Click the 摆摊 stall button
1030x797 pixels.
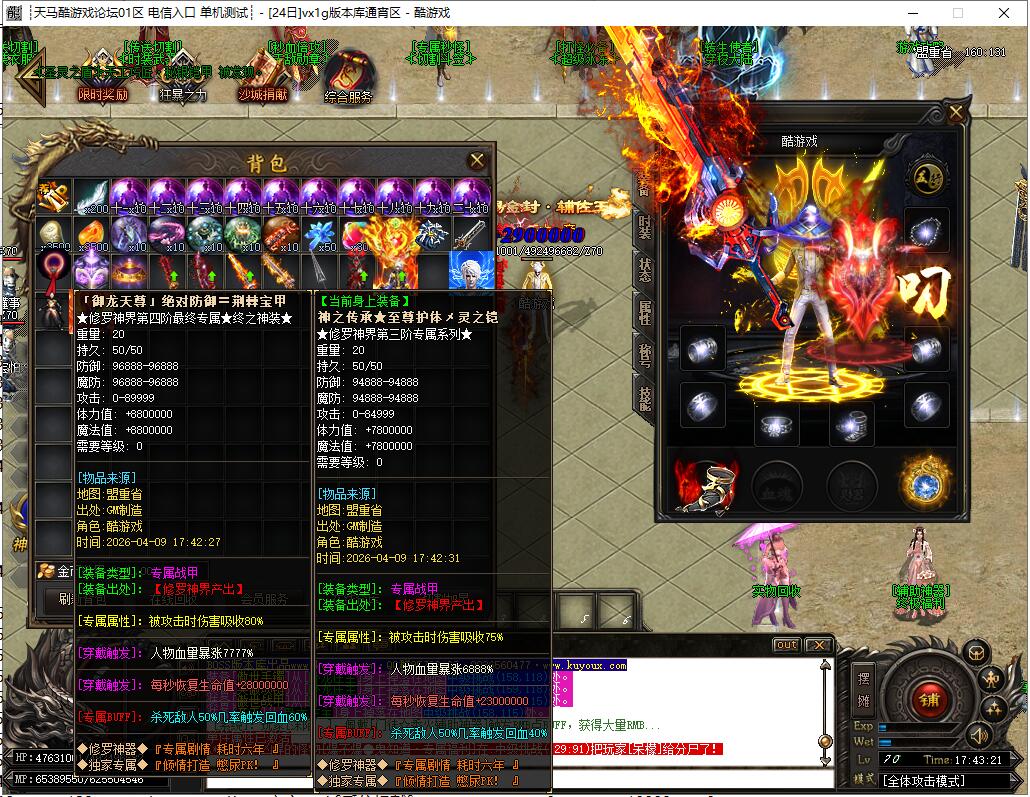pyautogui.click(x=864, y=688)
